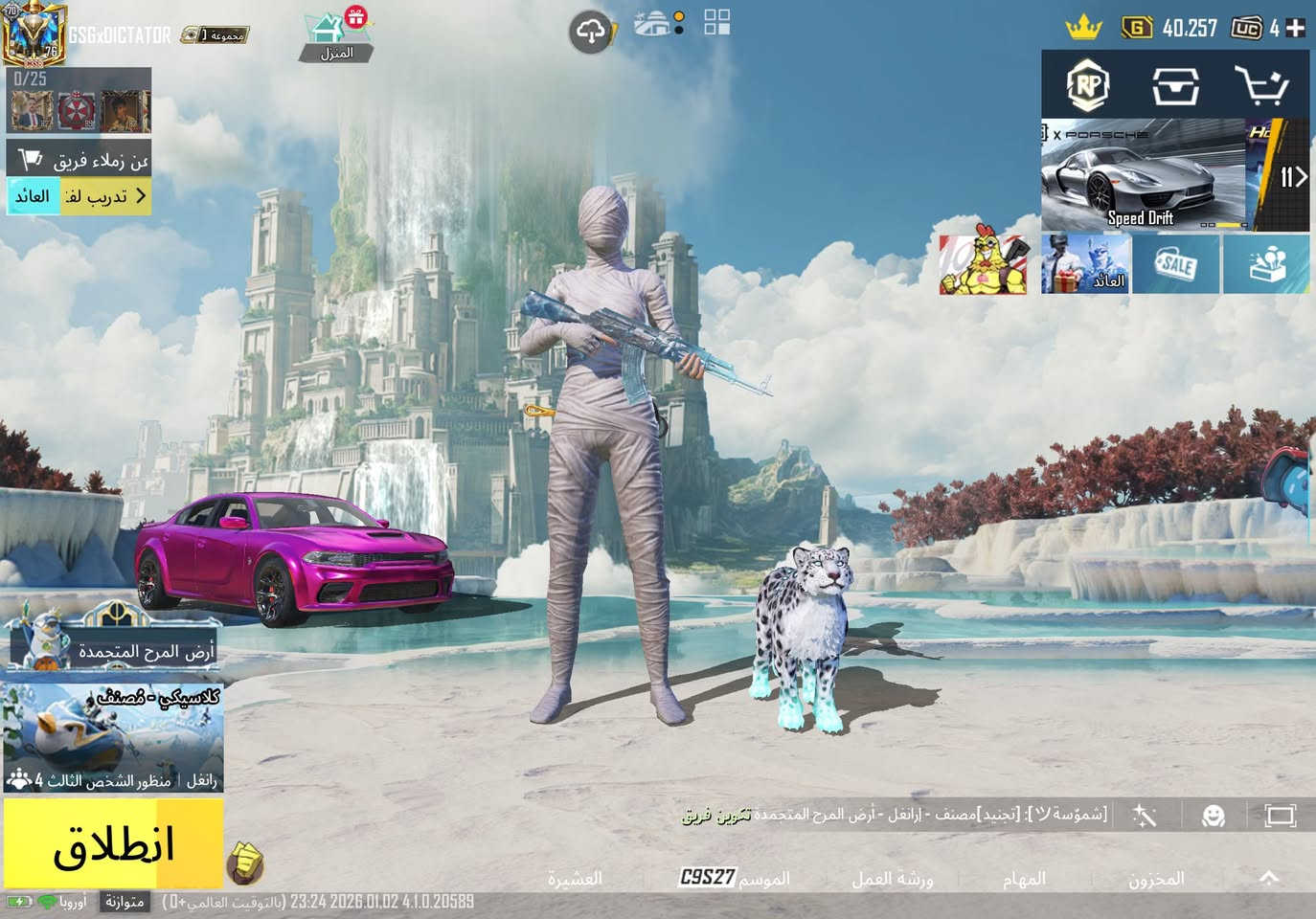
Task: Open the crate supply box icon
Action: point(1175,86)
